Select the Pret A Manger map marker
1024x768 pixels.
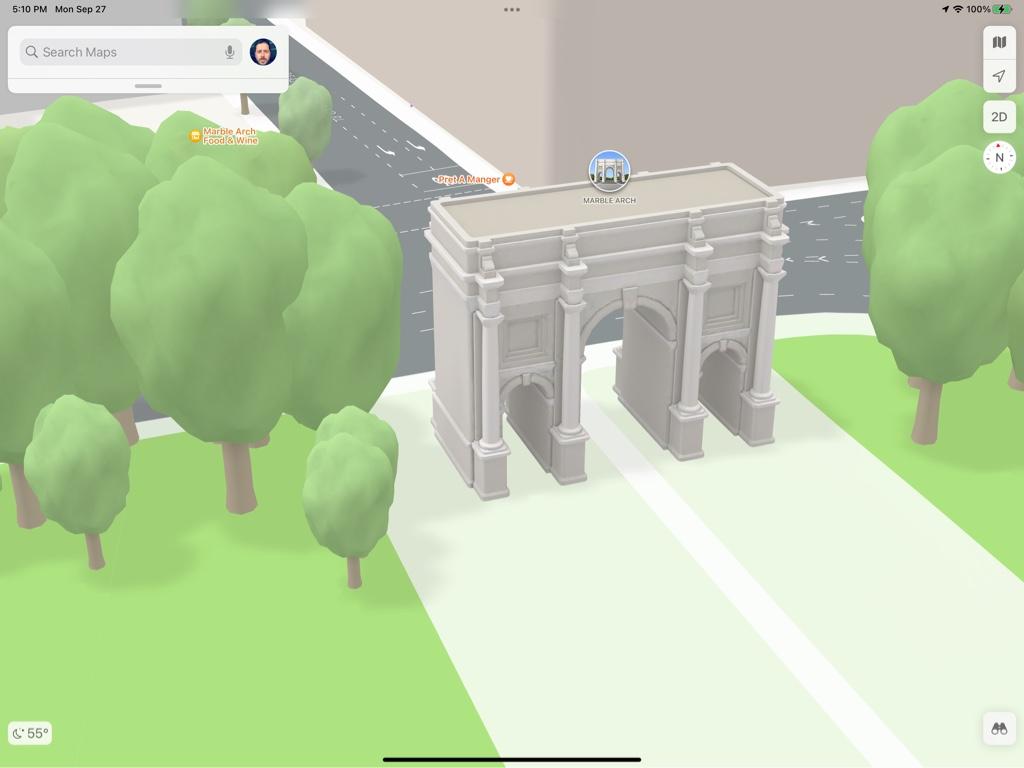click(508, 180)
